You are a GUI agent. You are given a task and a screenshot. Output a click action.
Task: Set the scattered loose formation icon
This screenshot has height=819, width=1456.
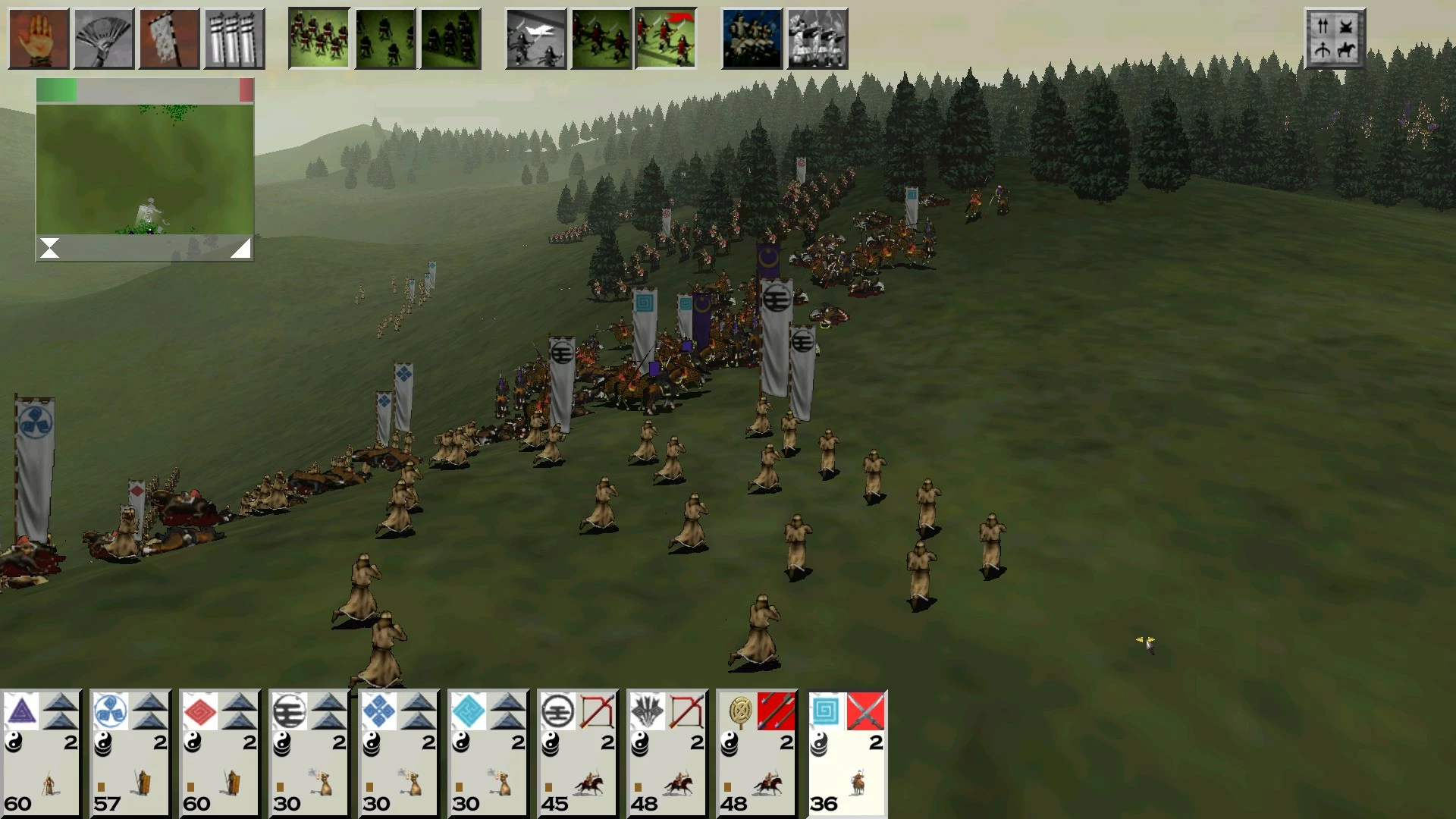(384, 39)
